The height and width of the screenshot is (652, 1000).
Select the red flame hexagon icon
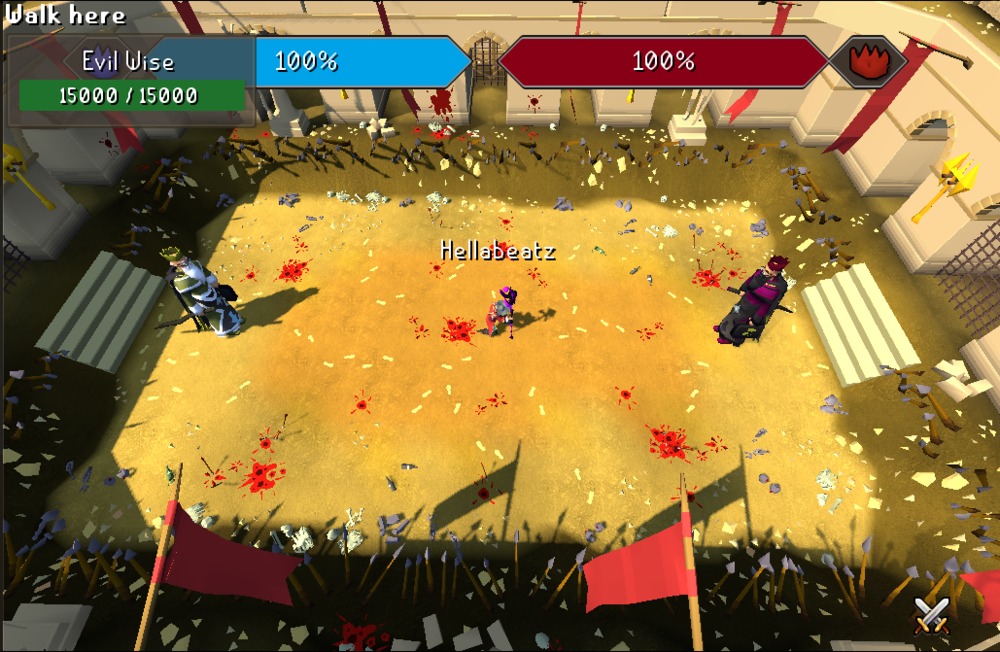tap(868, 61)
